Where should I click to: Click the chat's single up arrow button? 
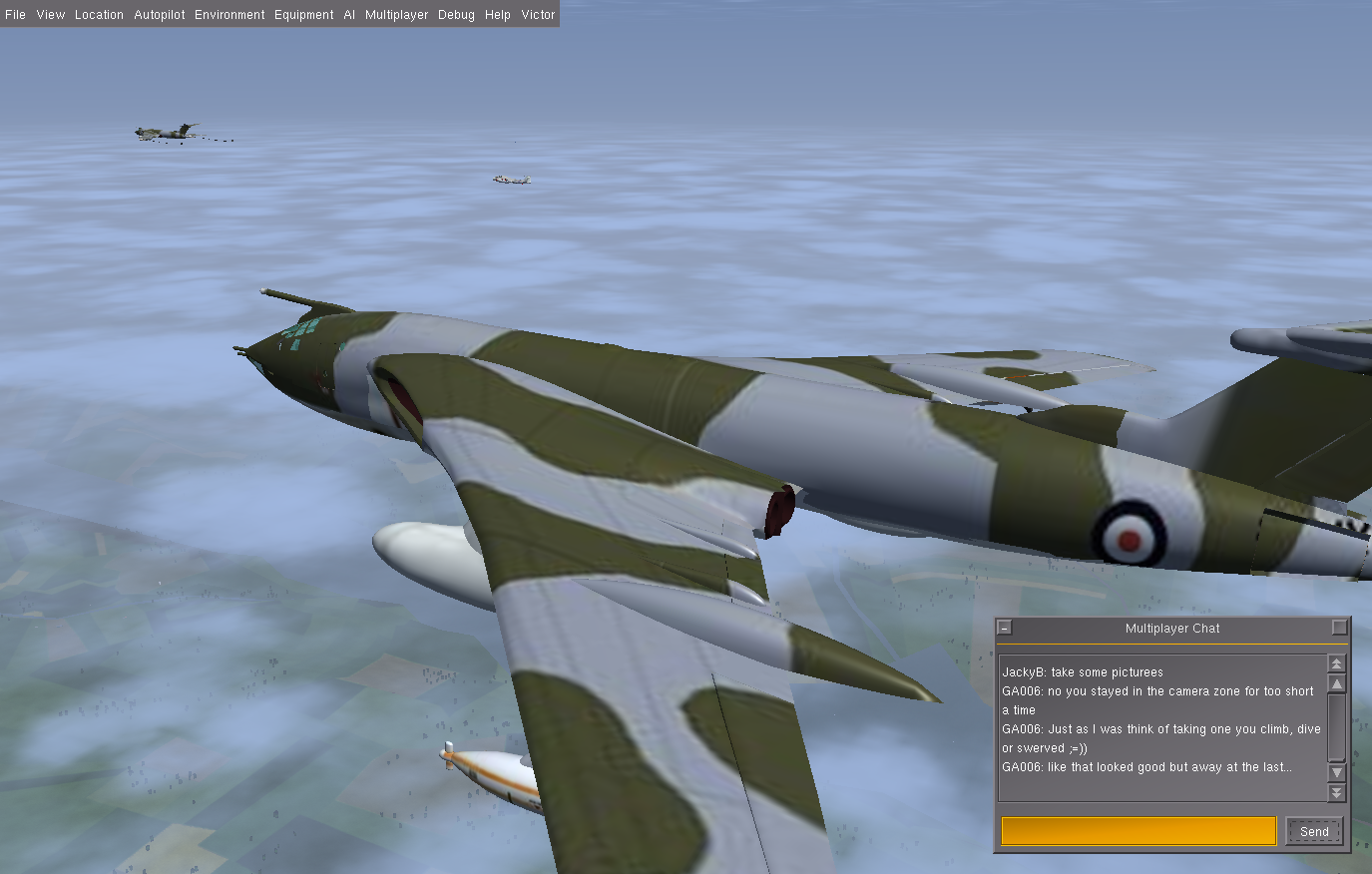[x=1337, y=683]
